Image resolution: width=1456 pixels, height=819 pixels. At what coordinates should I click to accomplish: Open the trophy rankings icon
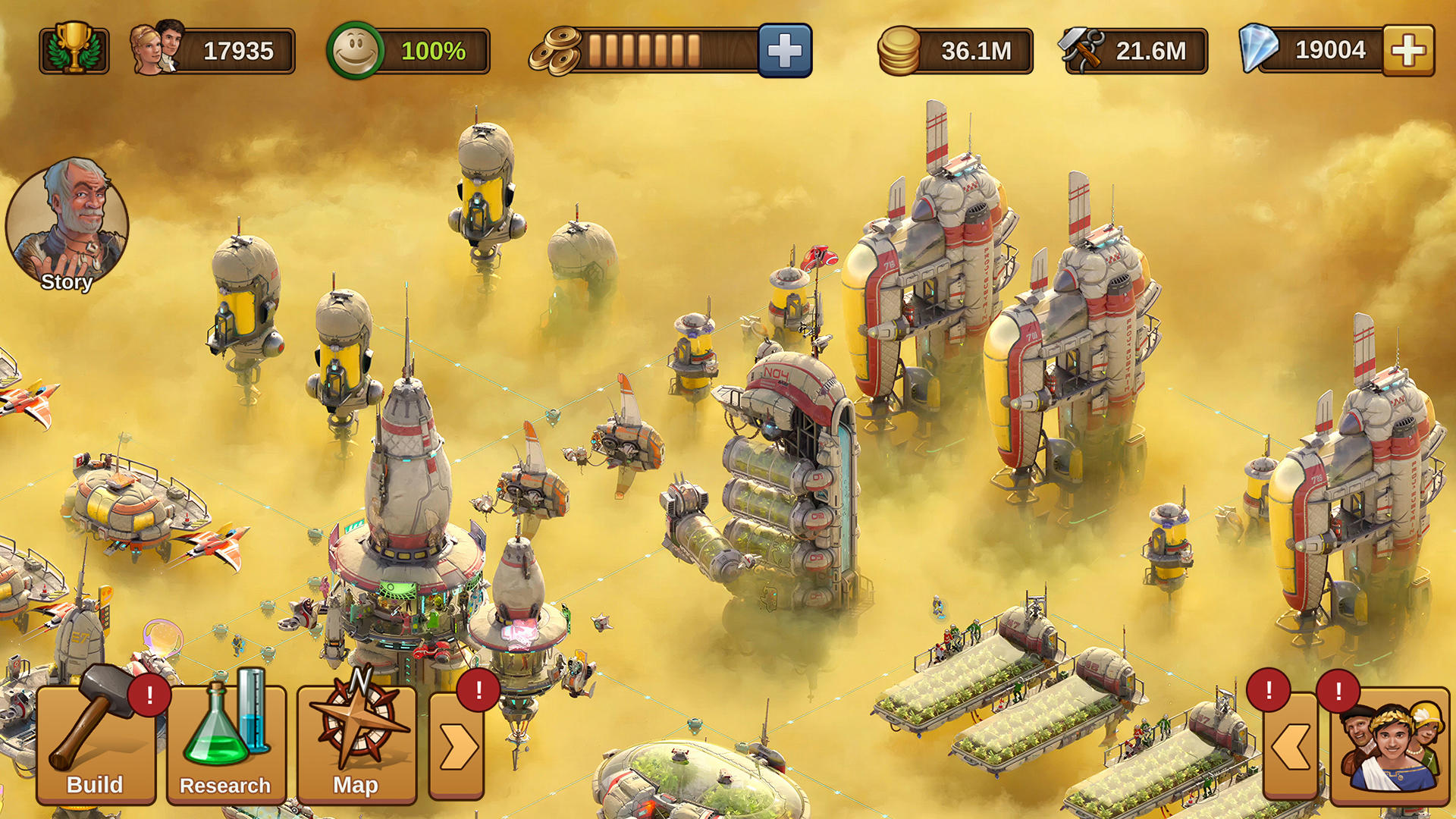pyautogui.click(x=73, y=49)
